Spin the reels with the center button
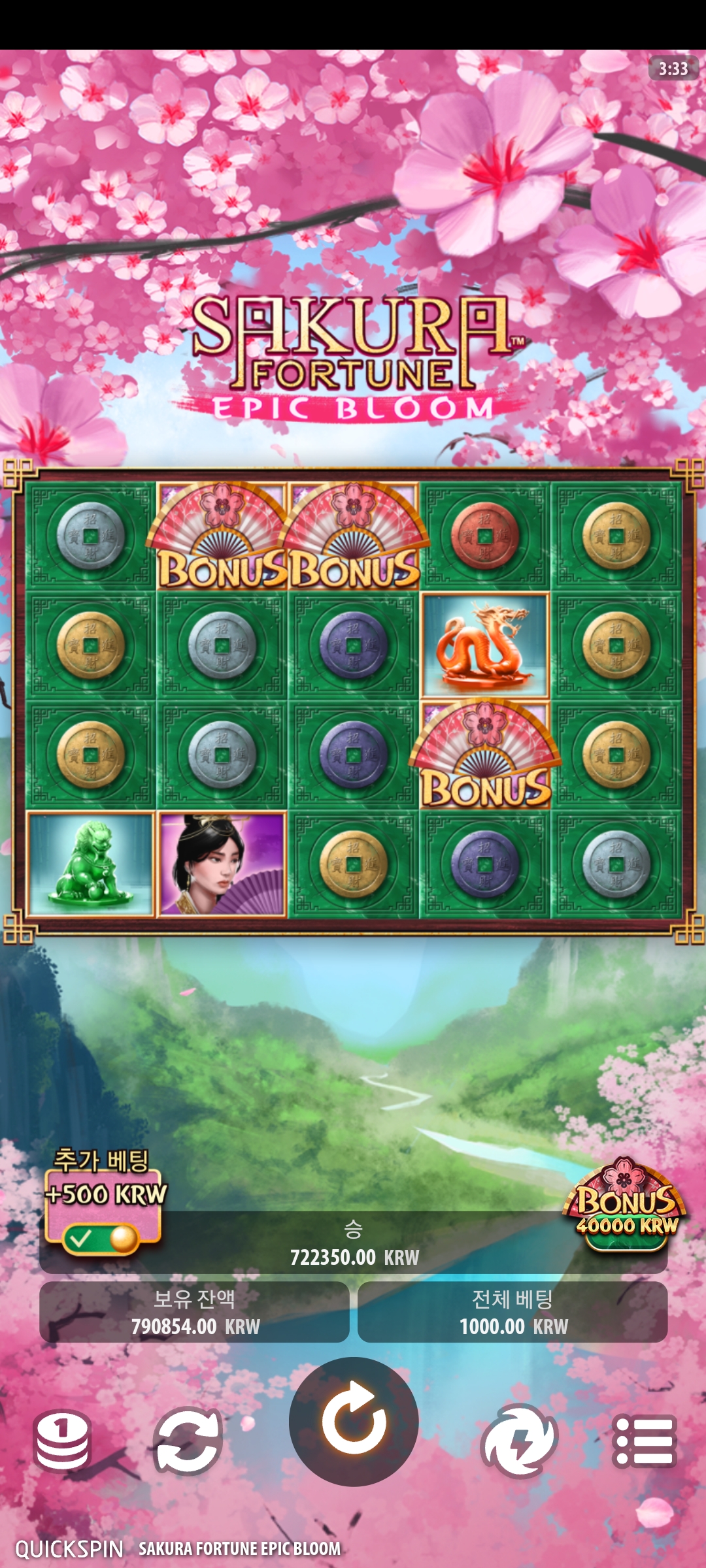 pos(354,1421)
